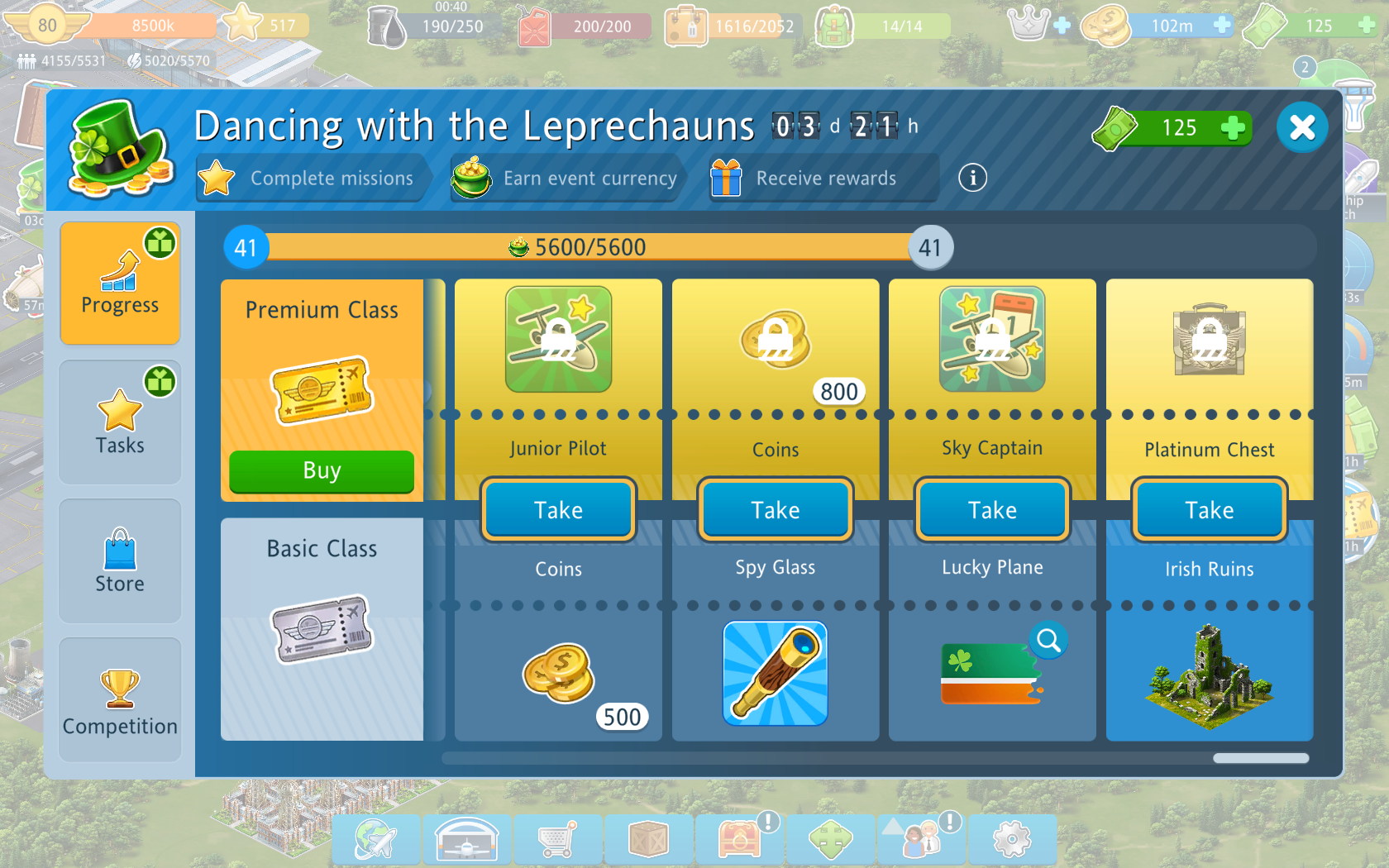Take the Lucky Plane reward
Viewport: 1389px width, 868px height.
(992, 510)
